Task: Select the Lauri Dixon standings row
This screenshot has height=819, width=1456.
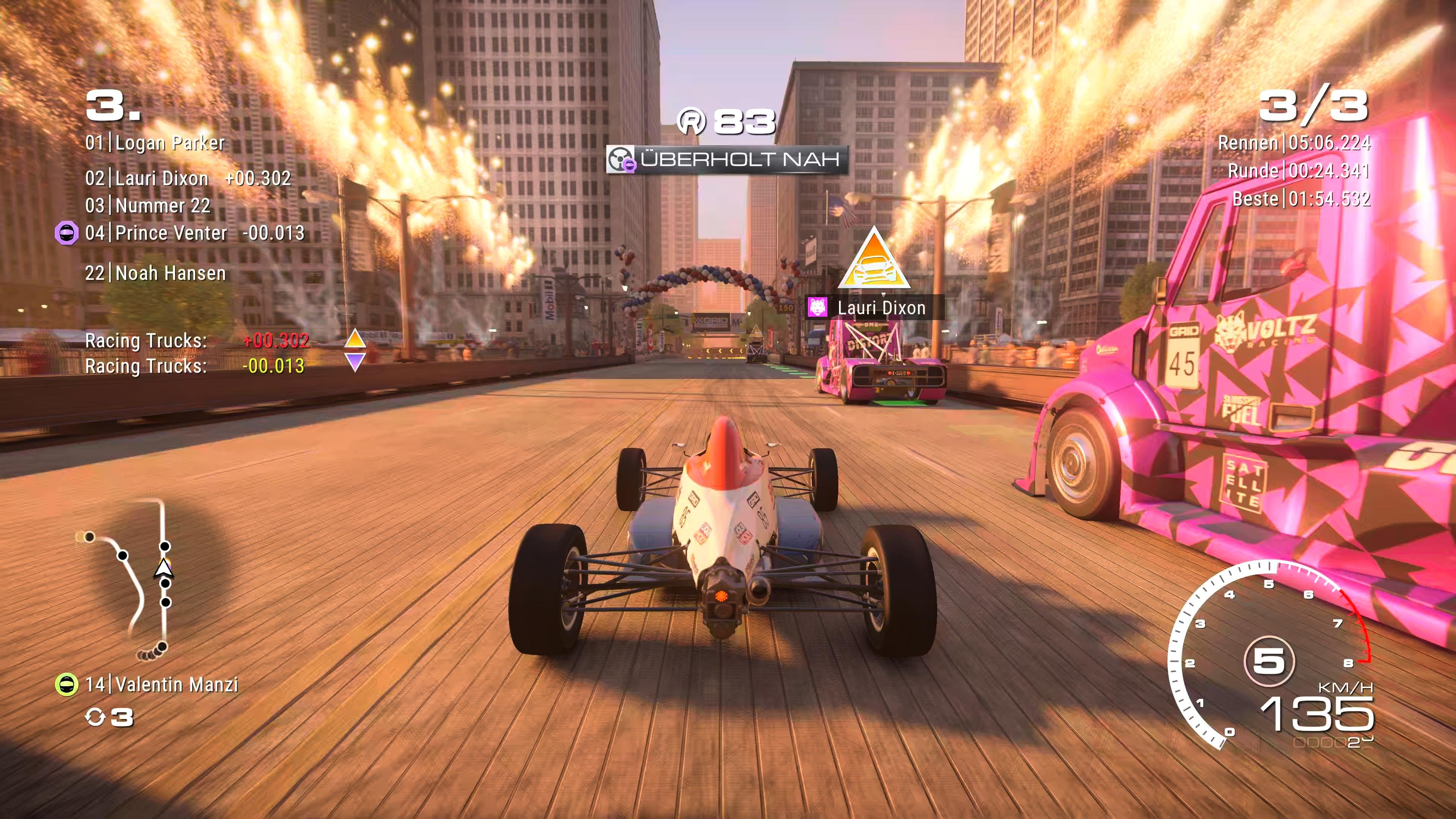Action: pos(188,179)
